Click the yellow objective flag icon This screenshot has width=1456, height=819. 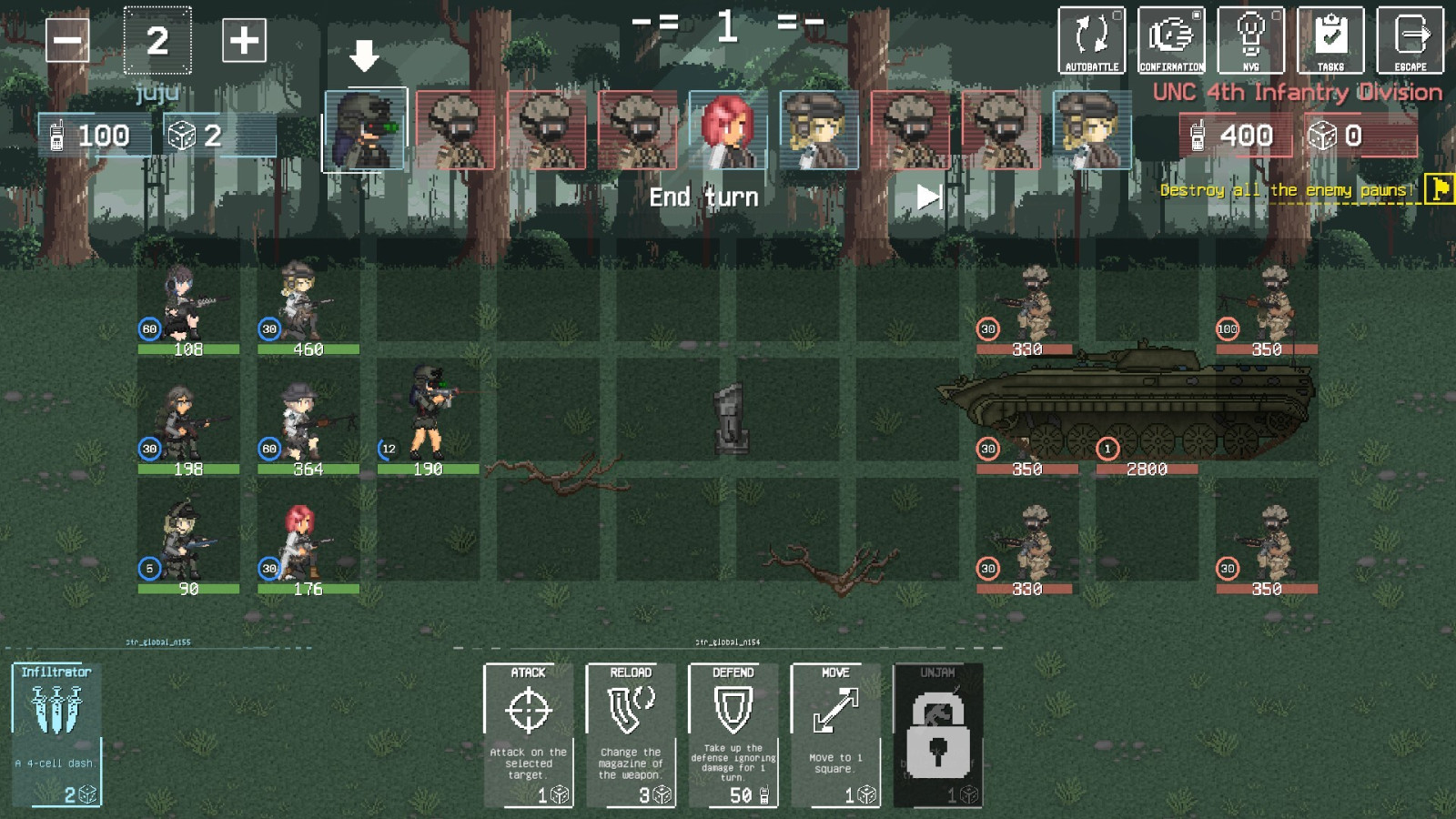point(1440,188)
